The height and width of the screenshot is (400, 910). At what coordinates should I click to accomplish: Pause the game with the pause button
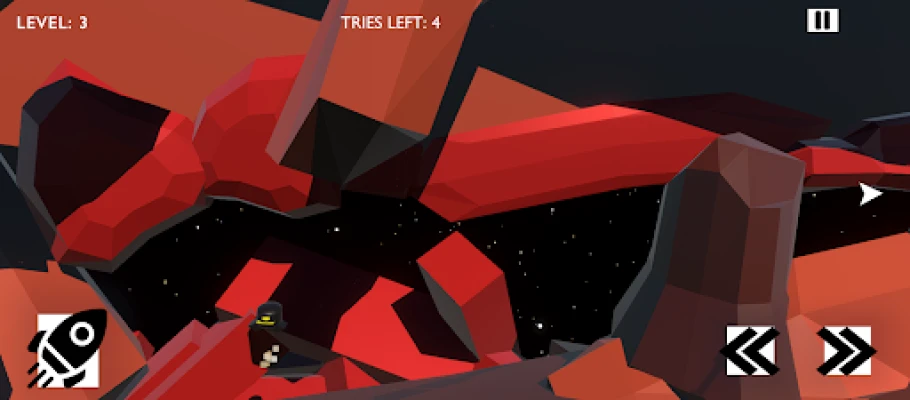(x=822, y=21)
